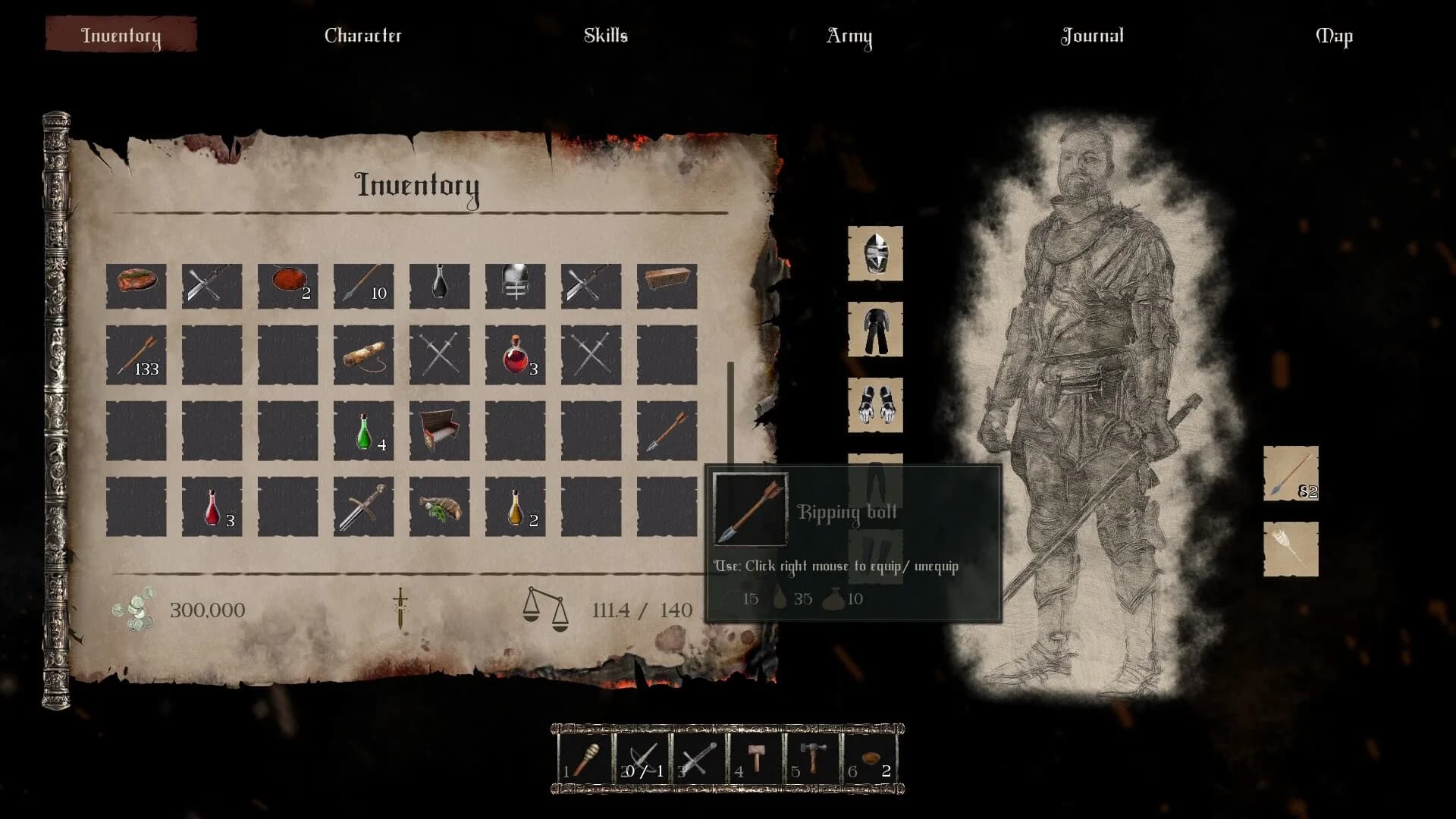Switch to the Map tab
The width and height of the screenshot is (1456, 819).
pyautogui.click(x=1333, y=36)
